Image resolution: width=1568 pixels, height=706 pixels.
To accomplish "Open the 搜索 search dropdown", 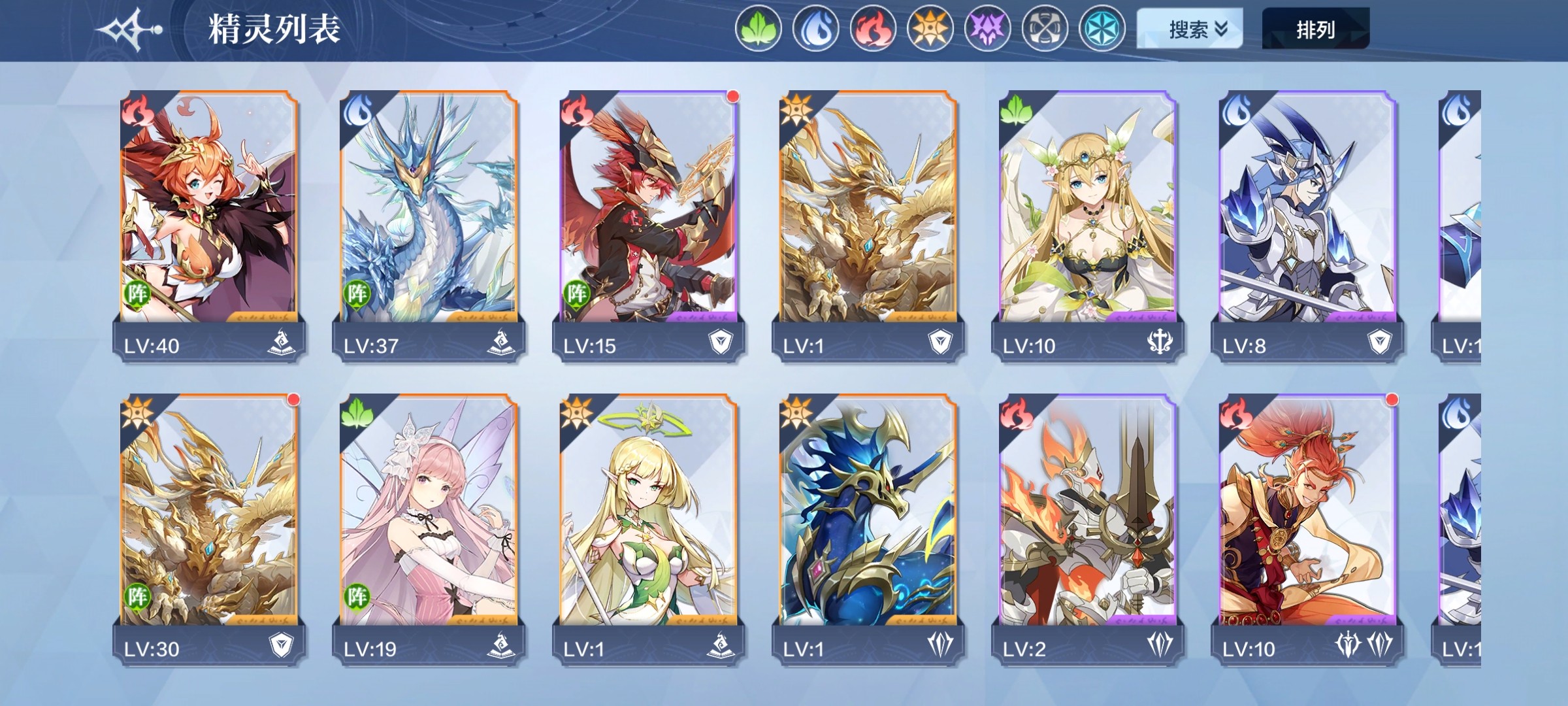I will point(1189,29).
